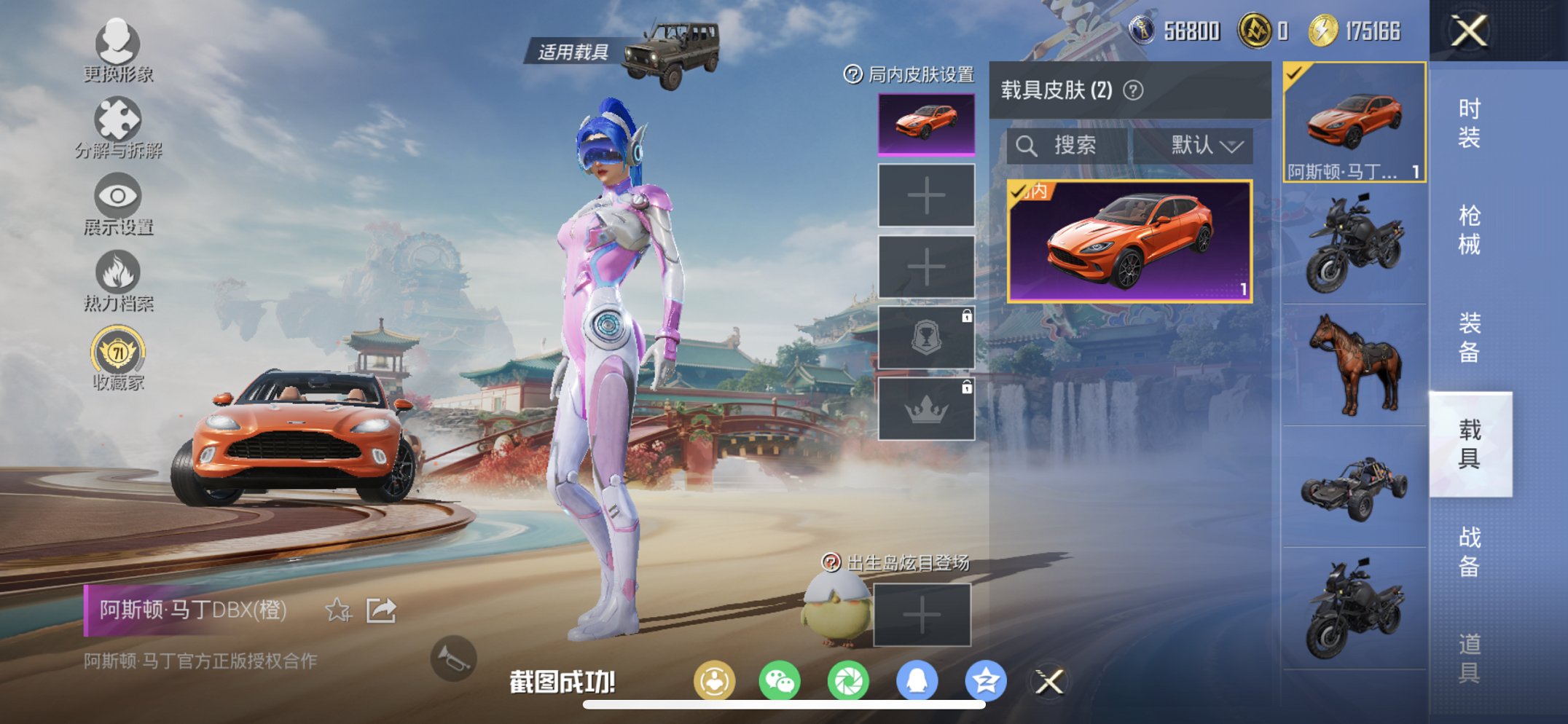
Task: Add a skin to the 出生岛炫目登场 slot
Action: tap(922, 615)
